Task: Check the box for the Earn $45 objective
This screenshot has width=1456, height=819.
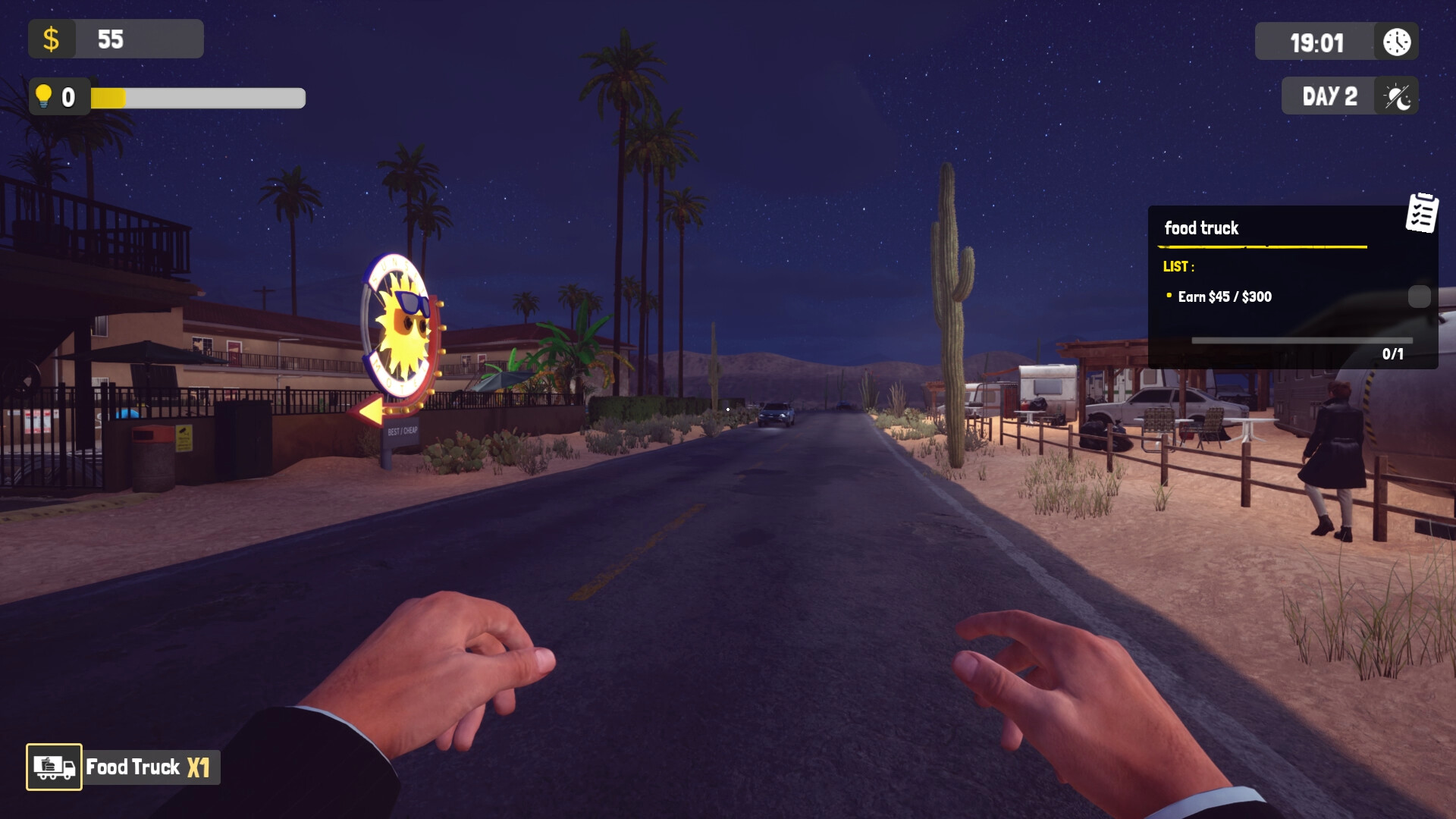Action: (1418, 297)
